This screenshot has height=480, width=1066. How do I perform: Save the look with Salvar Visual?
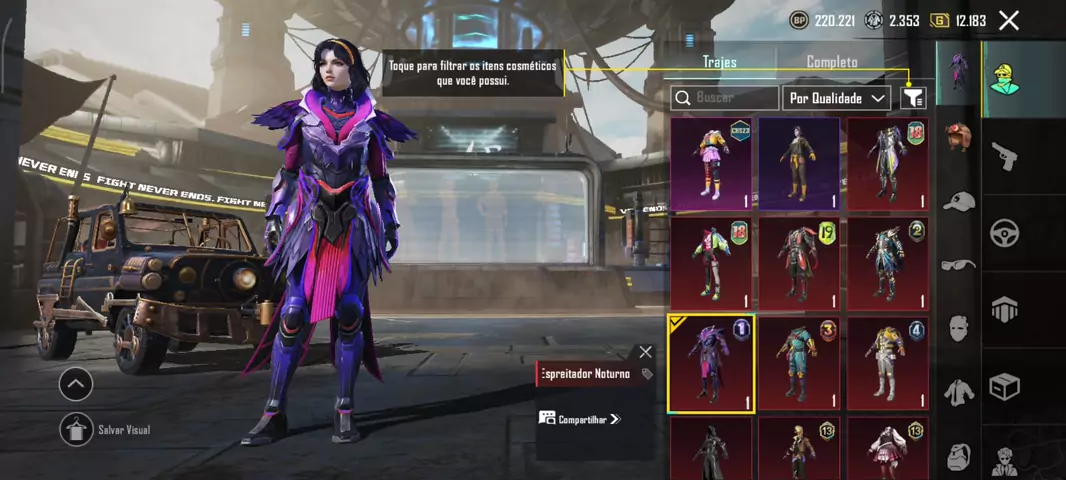[x=76, y=429]
